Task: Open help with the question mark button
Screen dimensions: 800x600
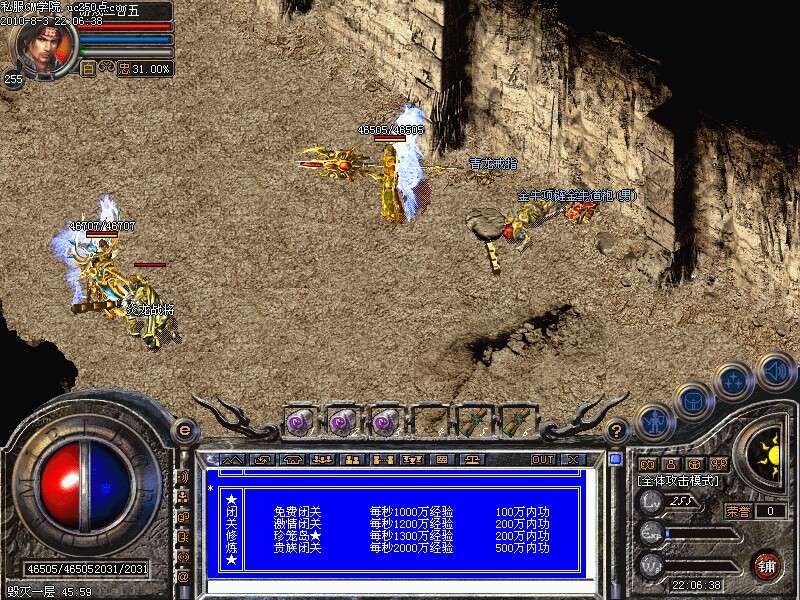Action: pos(617,432)
